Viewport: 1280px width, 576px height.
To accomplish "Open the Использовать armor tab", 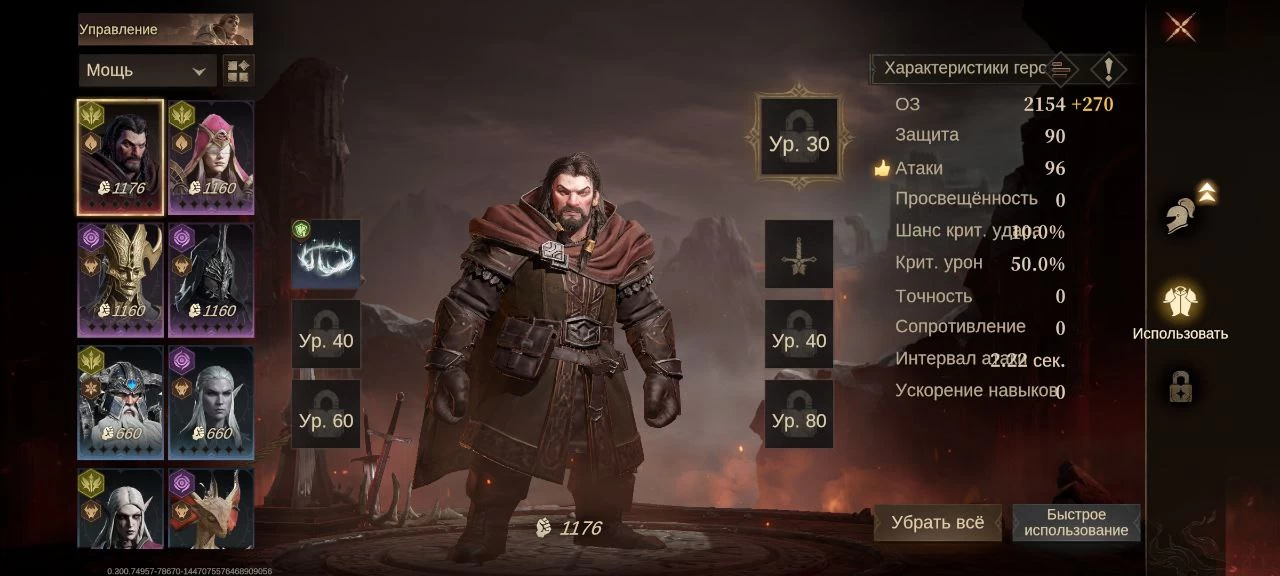I will click(x=1180, y=302).
